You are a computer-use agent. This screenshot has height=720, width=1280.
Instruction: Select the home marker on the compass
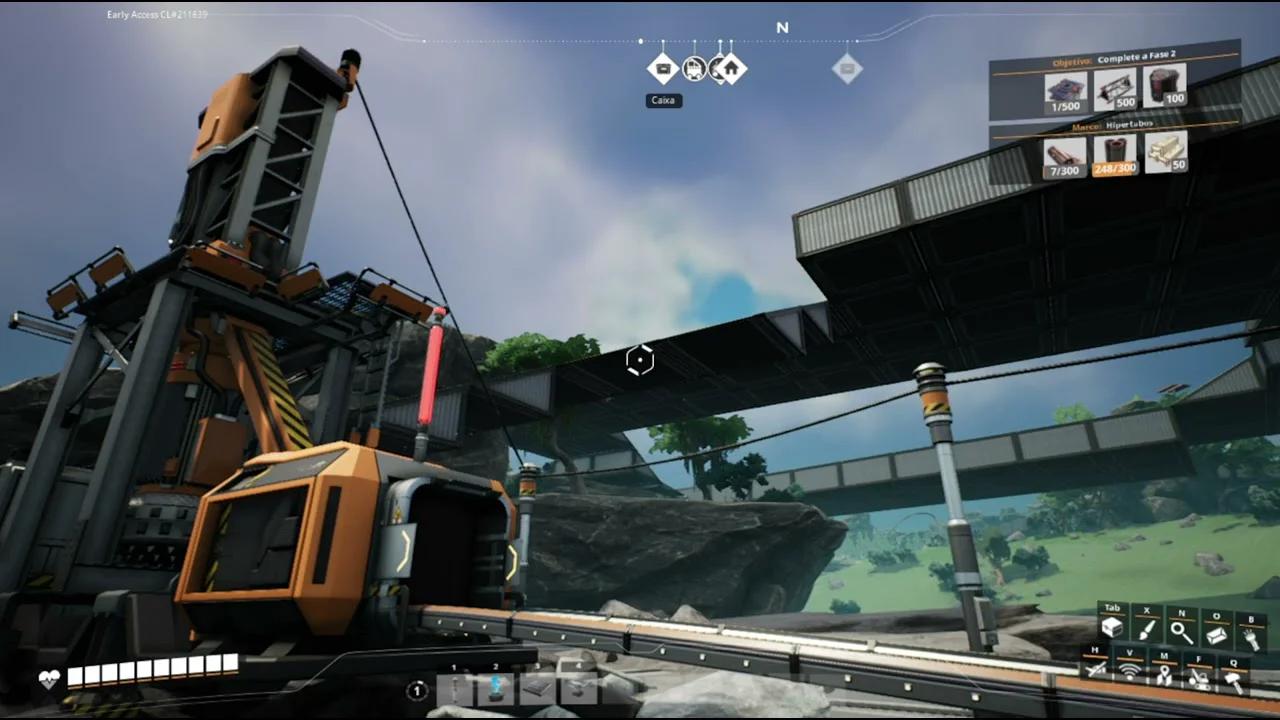(731, 68)
